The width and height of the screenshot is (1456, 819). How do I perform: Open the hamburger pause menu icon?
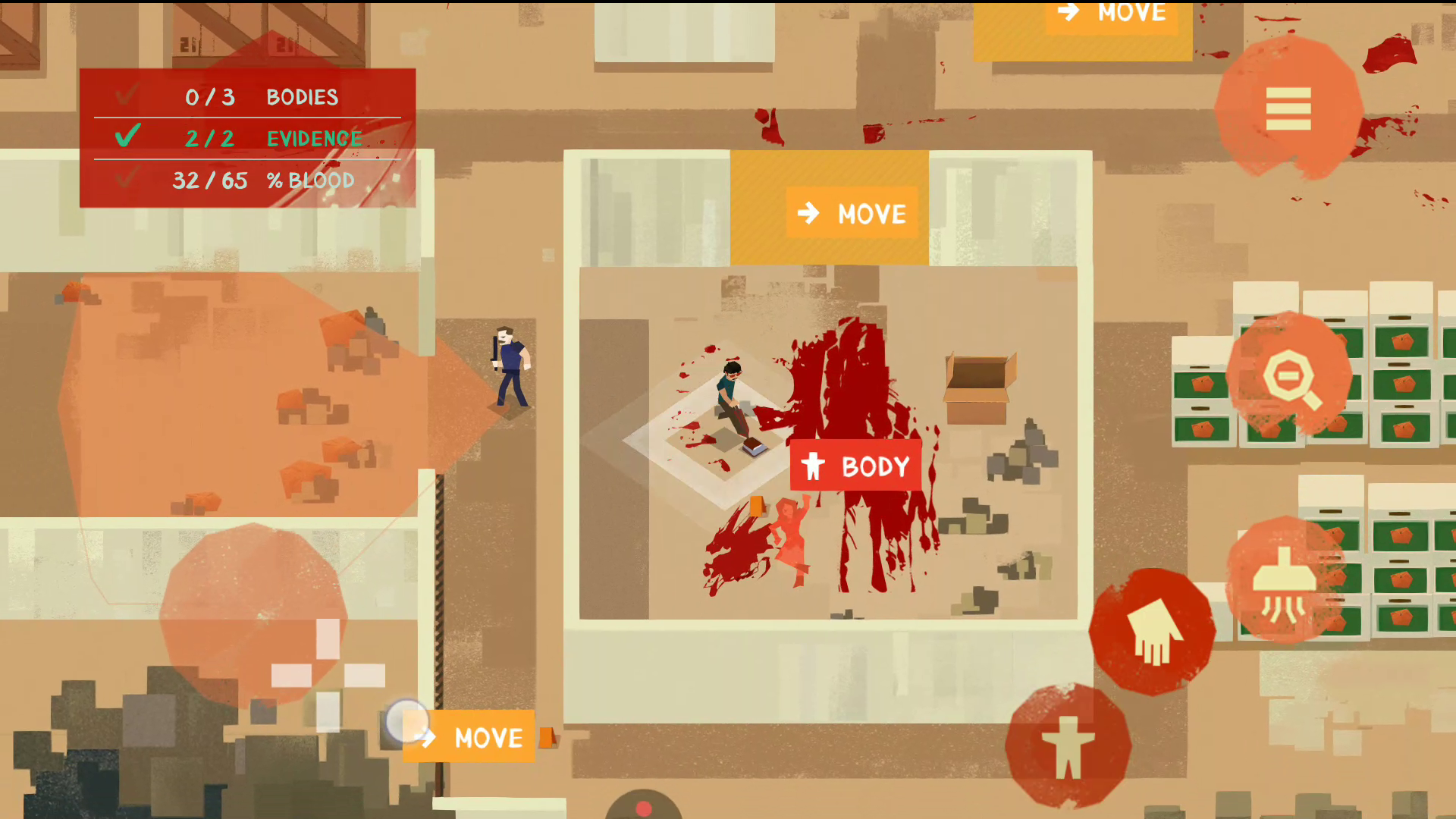click(x=1288, y=108)
